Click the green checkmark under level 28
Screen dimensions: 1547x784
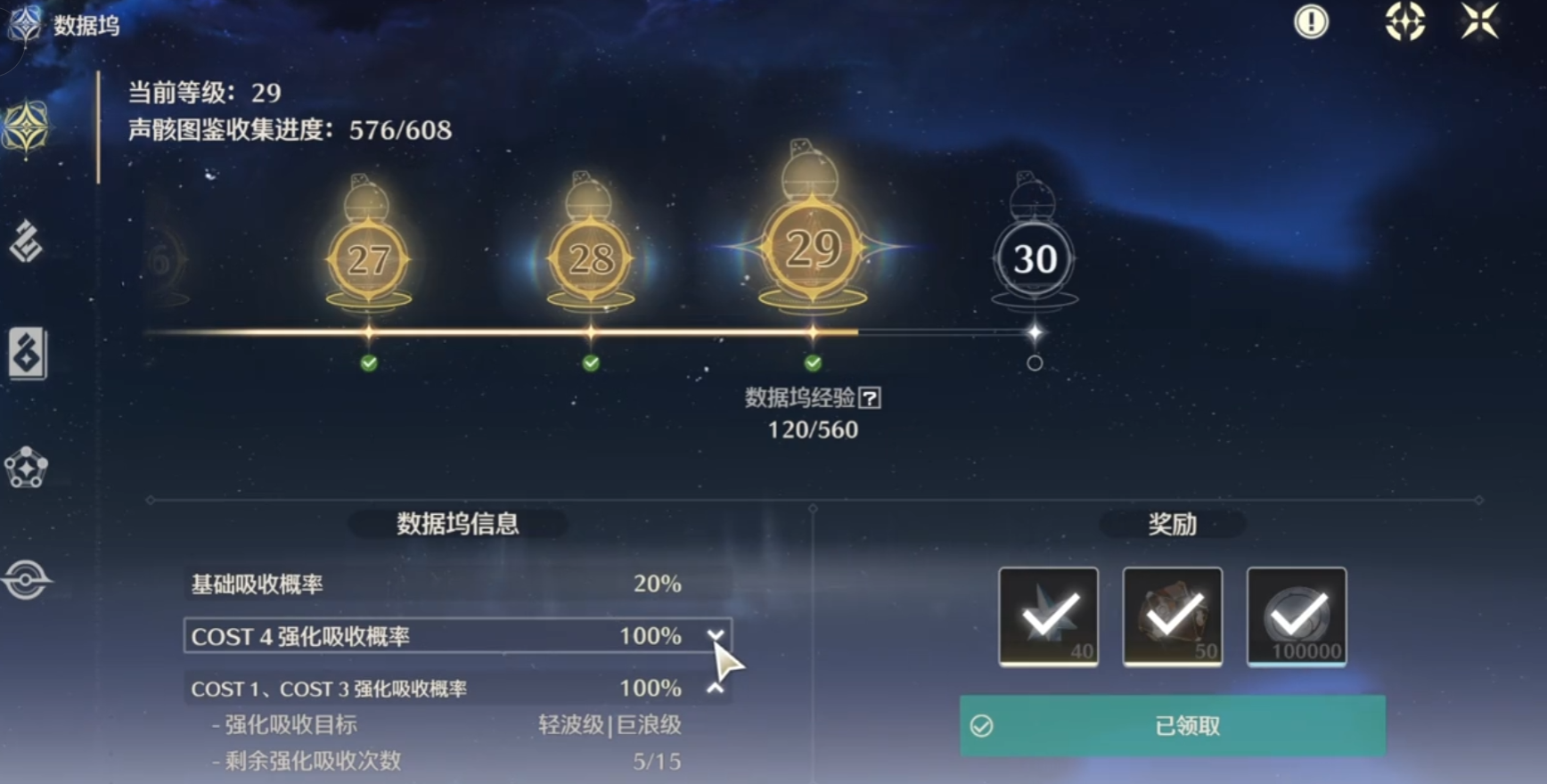(x=589, y=363)
